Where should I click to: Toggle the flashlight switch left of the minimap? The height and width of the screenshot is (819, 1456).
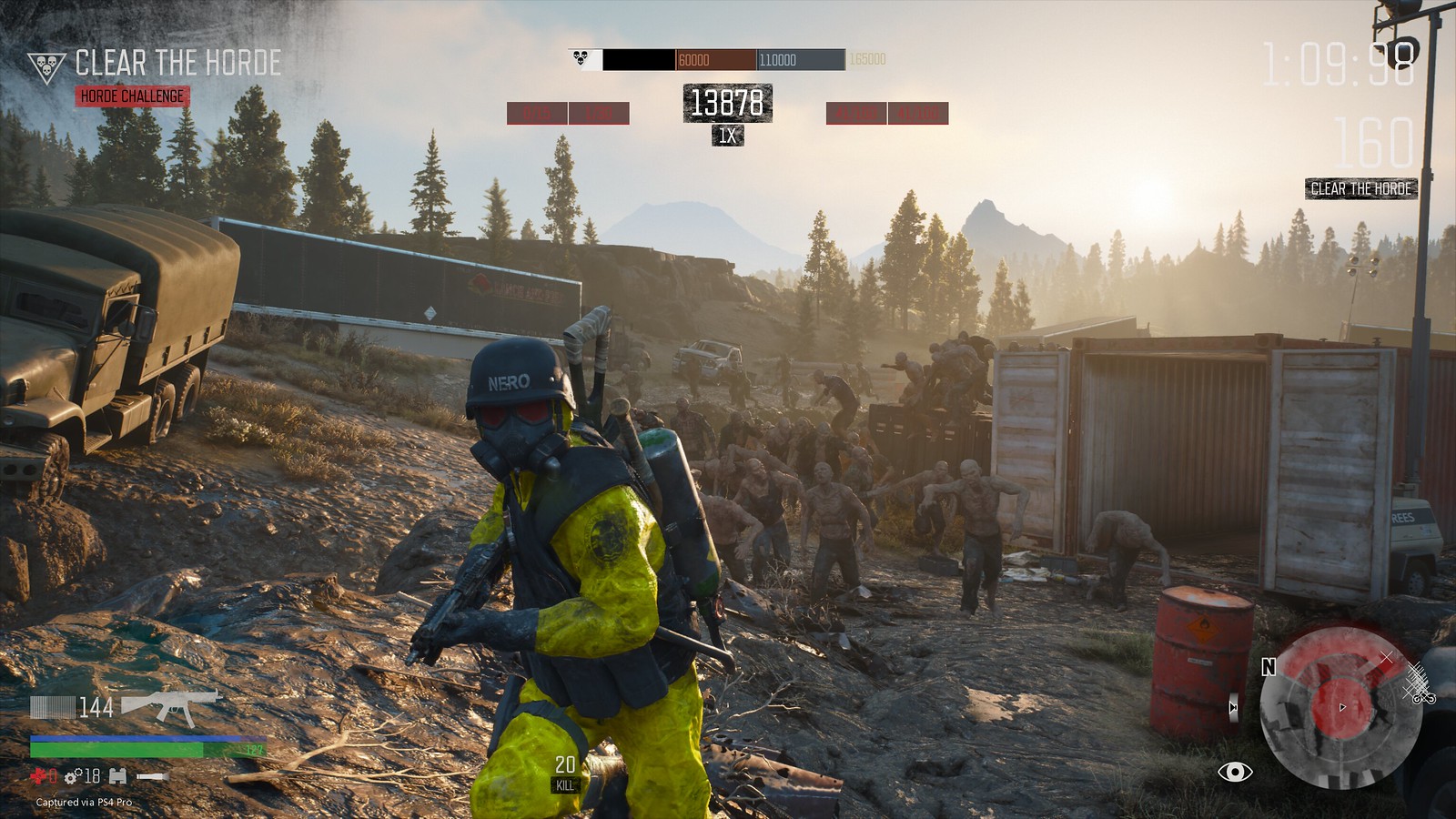[x=1233, y=708]
